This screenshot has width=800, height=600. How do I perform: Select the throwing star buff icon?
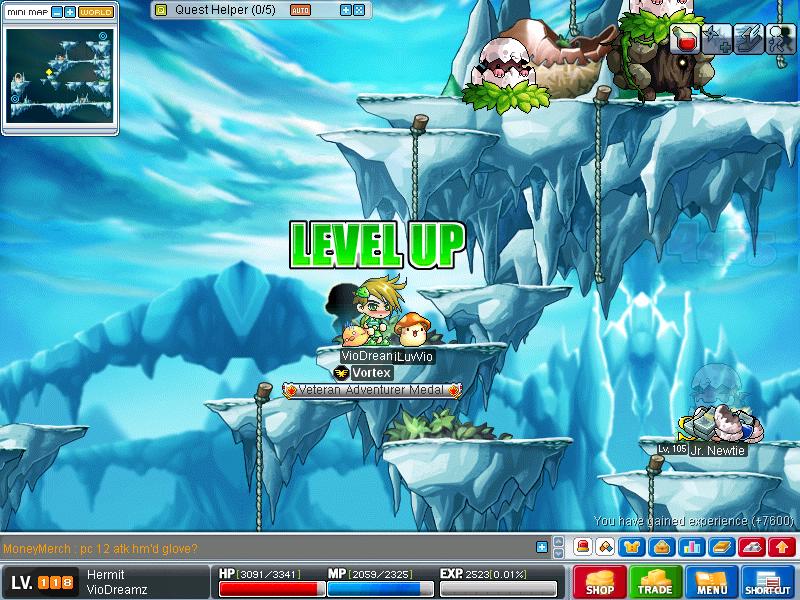point(716,39)
